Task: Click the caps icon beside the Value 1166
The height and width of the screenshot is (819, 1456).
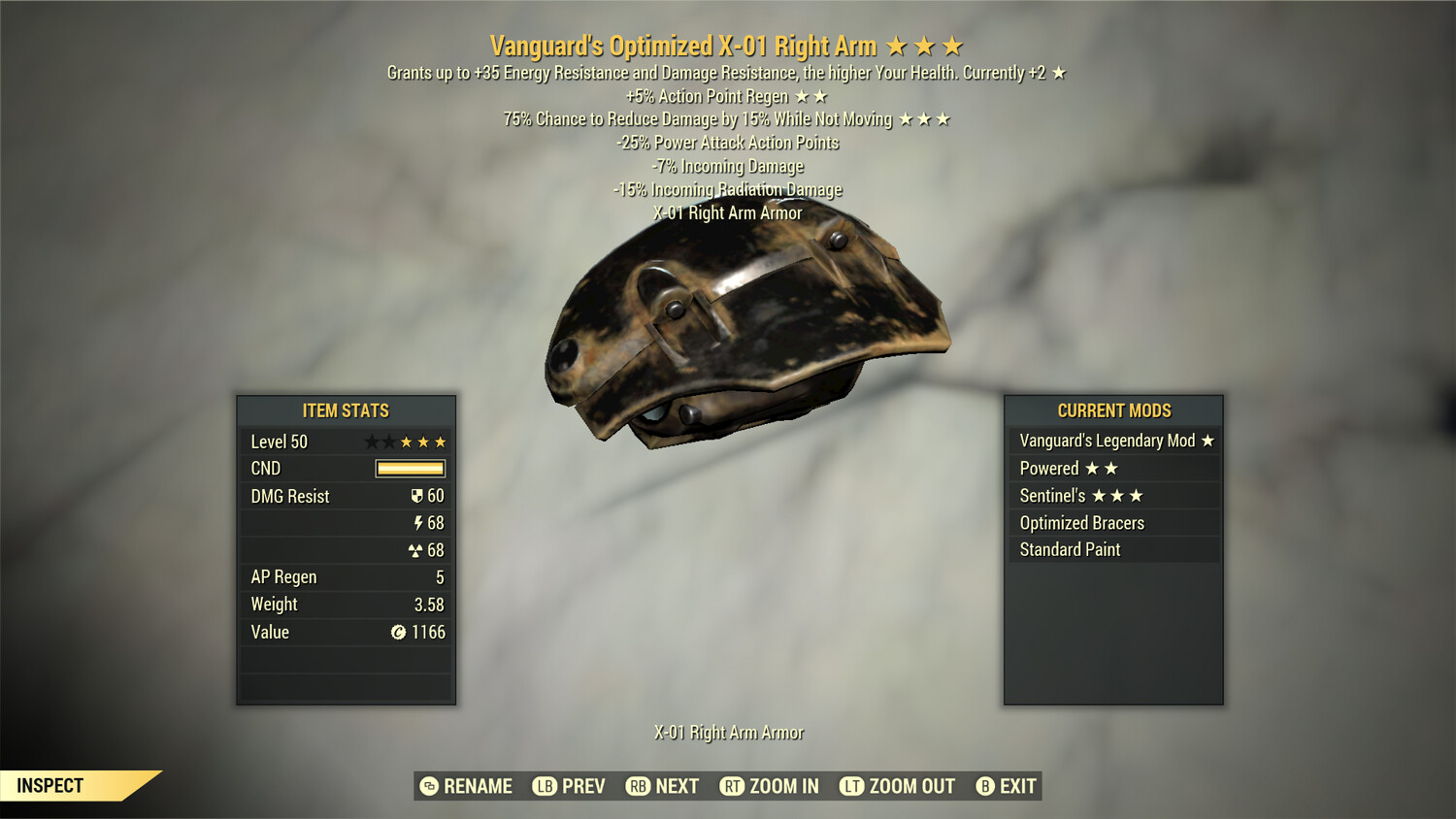Action: pos(398,632)
